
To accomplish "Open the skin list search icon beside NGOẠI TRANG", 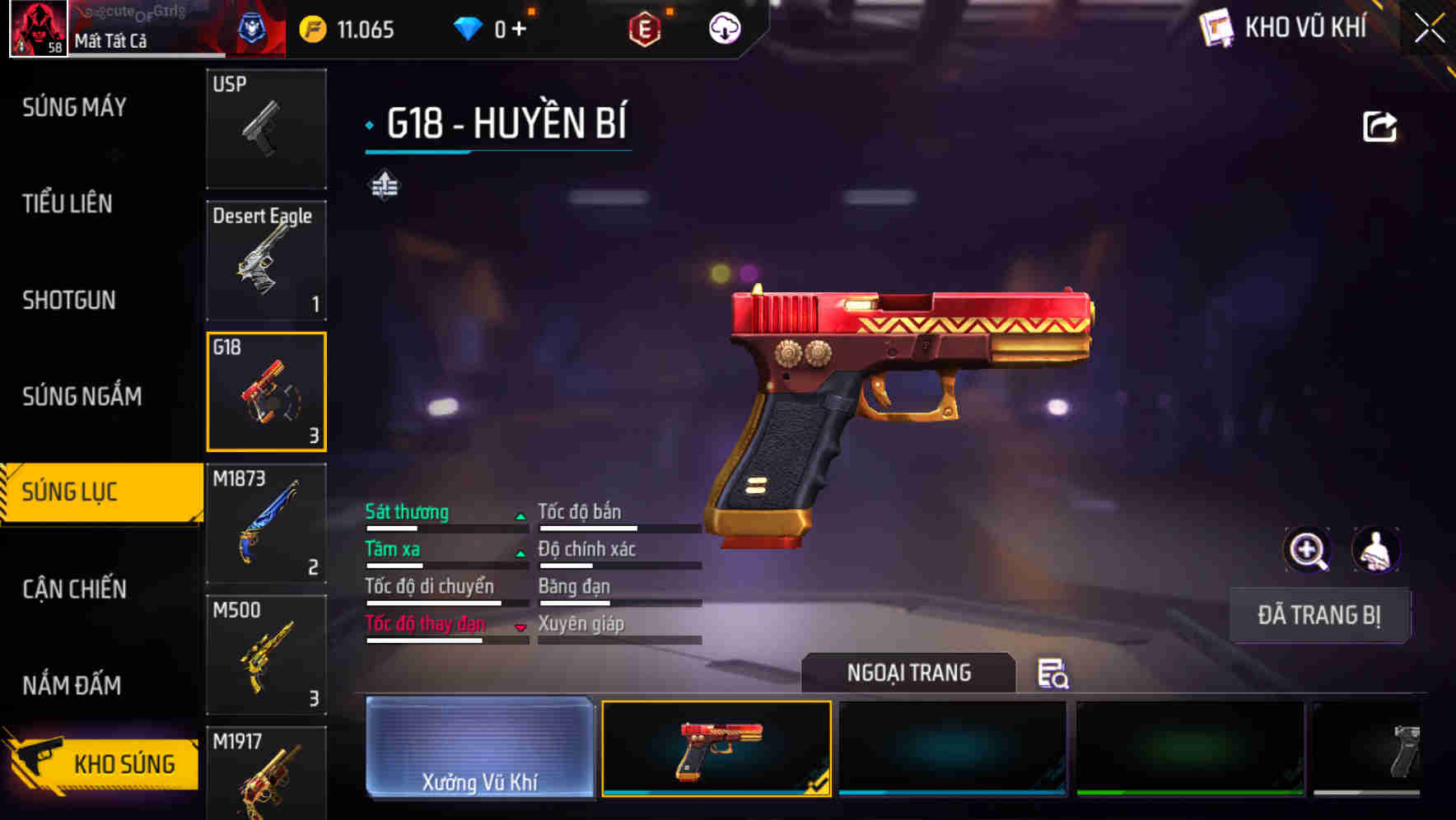I will tap(1055, 675).
